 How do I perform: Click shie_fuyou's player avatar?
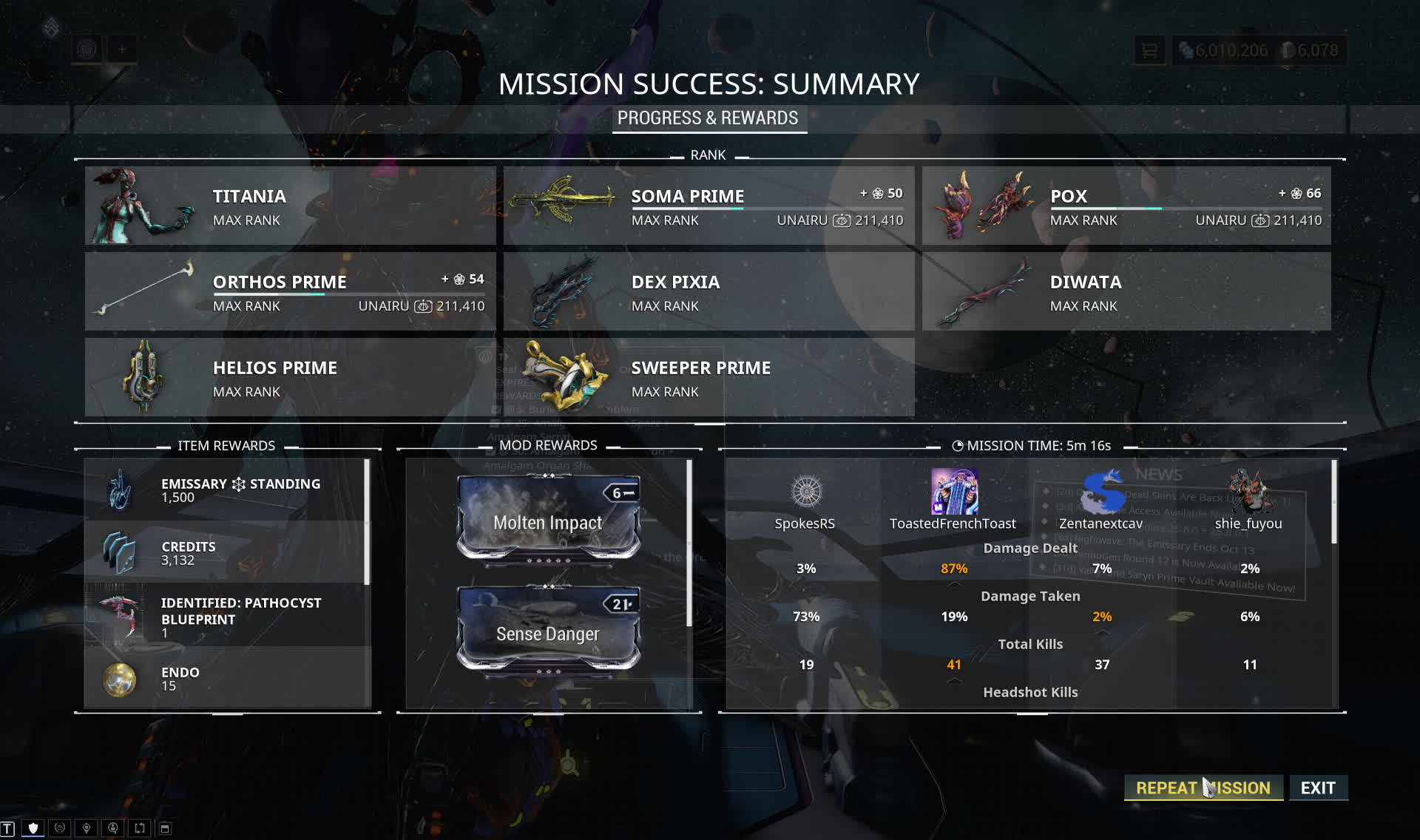(x=1248, y=491)
